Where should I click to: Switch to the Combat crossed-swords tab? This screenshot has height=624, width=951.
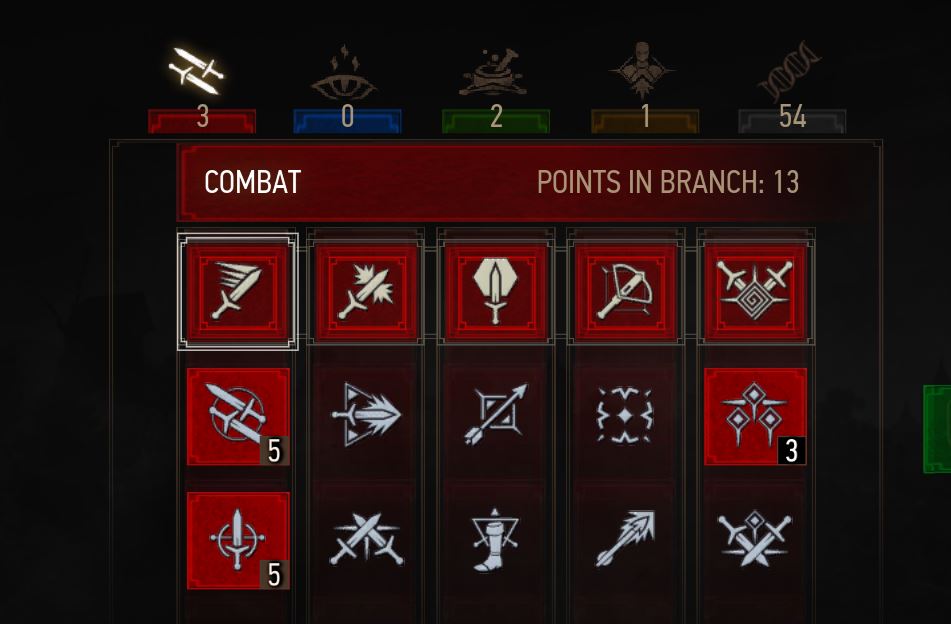[198, 72]
